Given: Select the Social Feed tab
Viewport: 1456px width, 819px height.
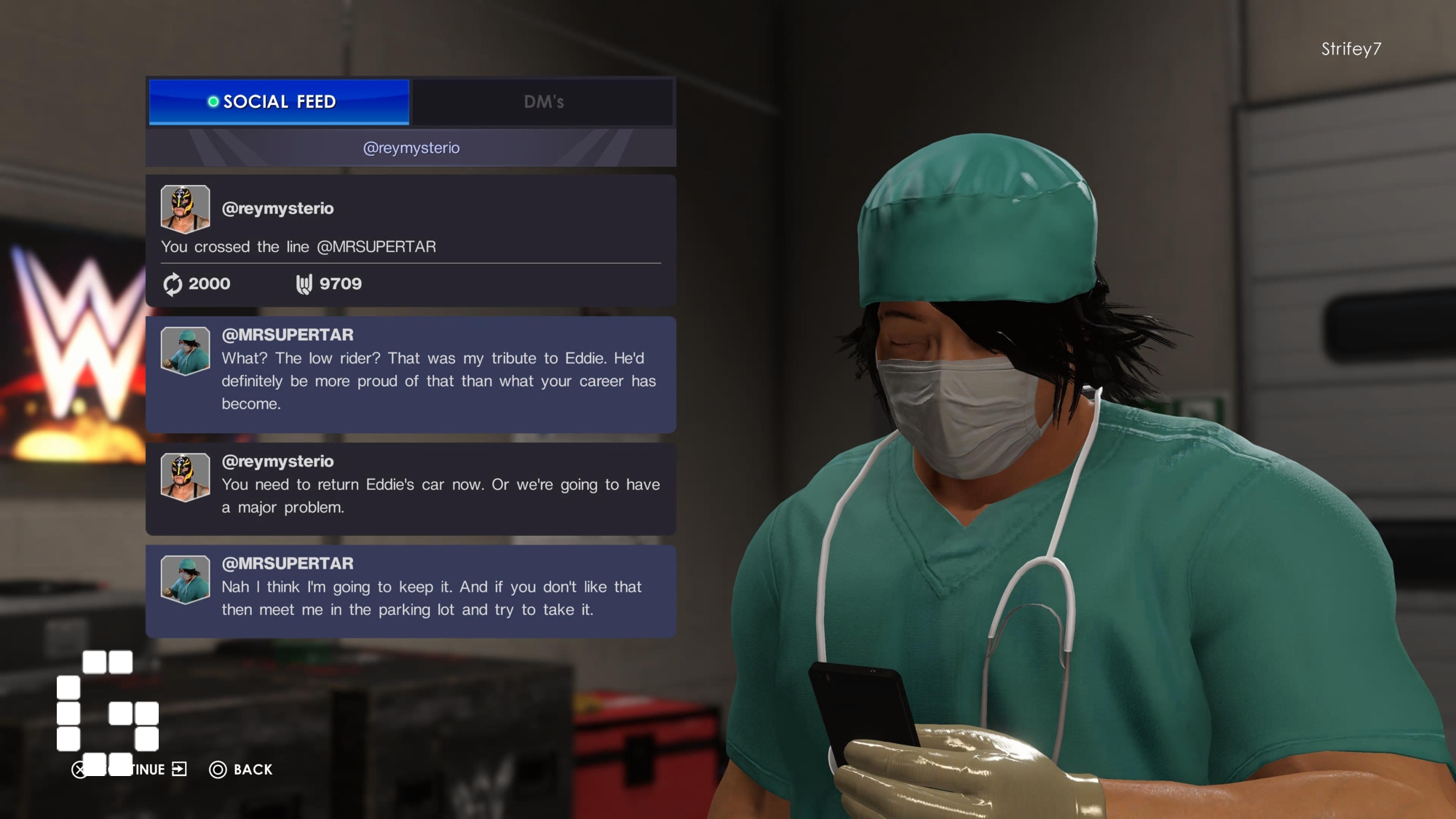Looking at the screenshot, I should pos(279,102).
